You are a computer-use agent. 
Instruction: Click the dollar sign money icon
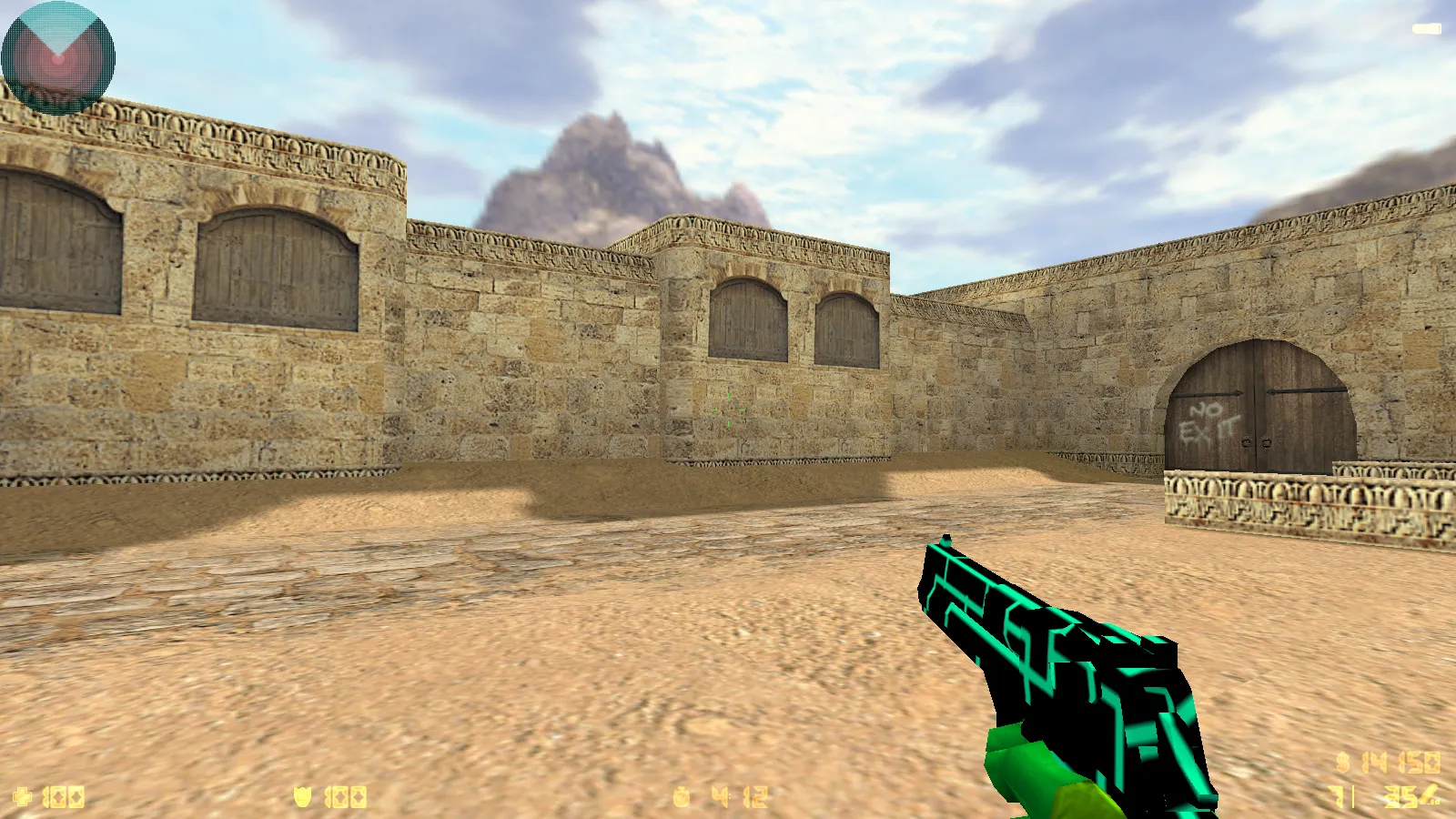point(1343,763)
